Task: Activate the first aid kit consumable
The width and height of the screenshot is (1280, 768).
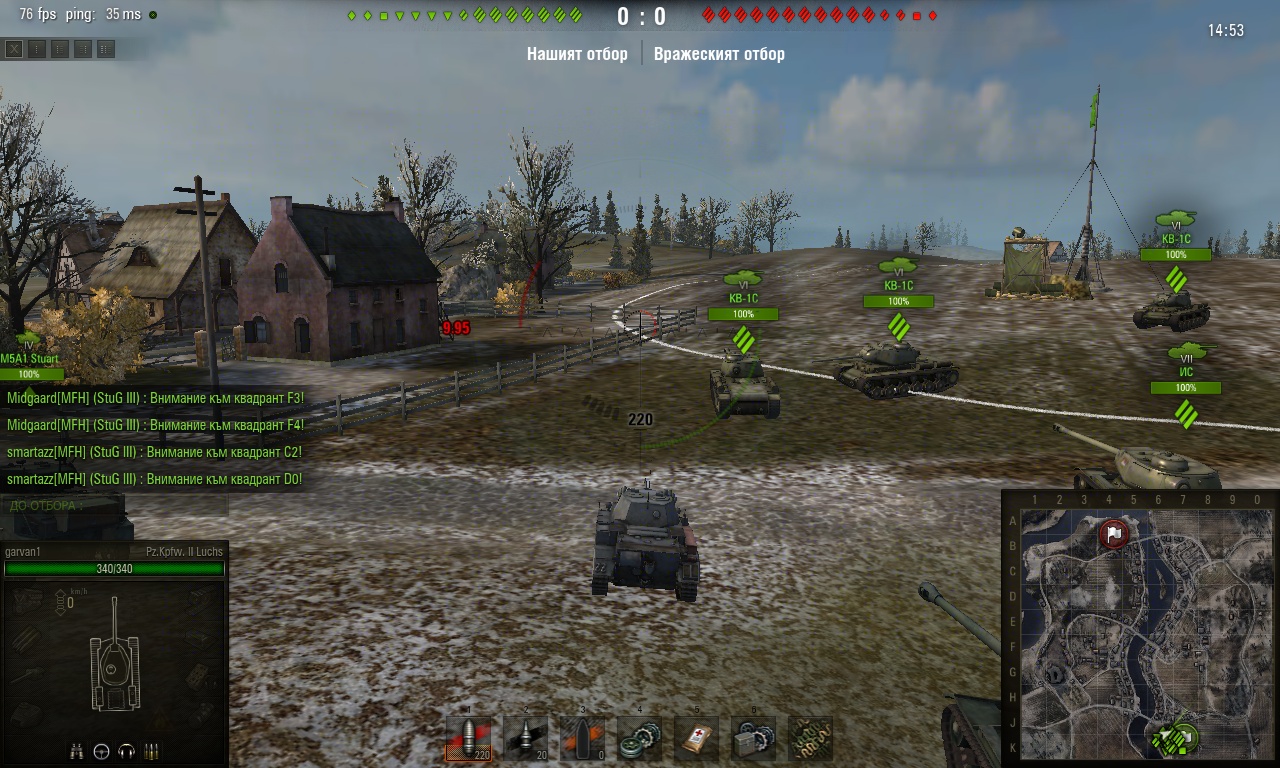Action: click(x=696, y=739)
